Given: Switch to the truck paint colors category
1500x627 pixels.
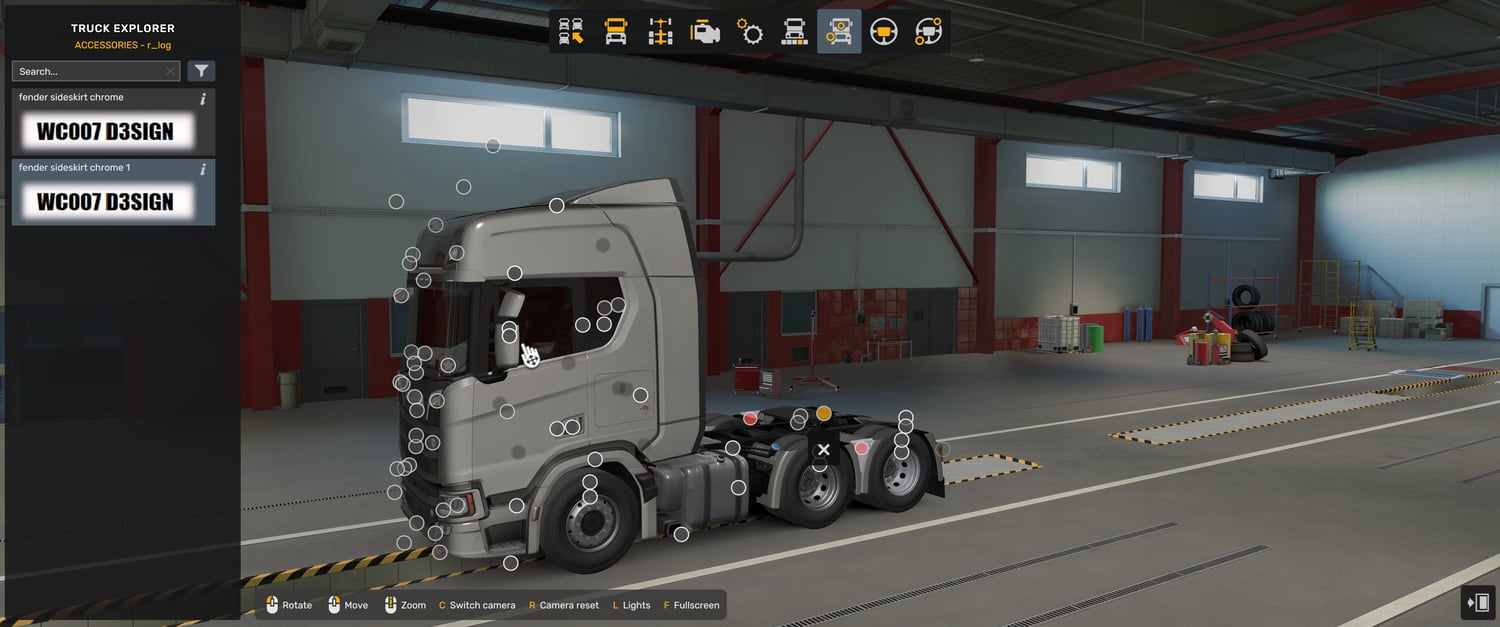Looking at the screenshot, I should [x=794, y=32].
